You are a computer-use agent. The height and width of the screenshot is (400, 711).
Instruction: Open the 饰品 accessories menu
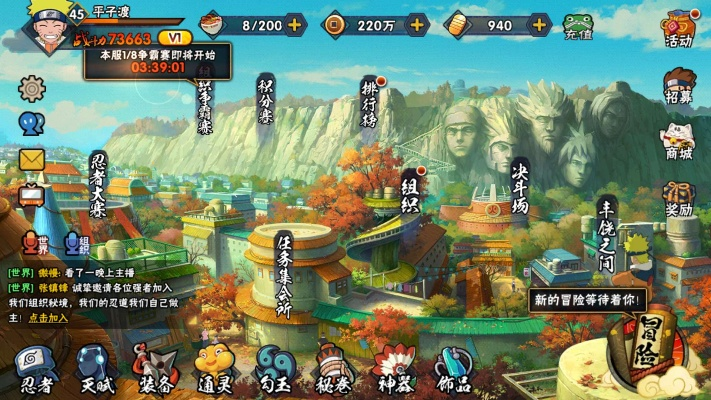(453, 368)
